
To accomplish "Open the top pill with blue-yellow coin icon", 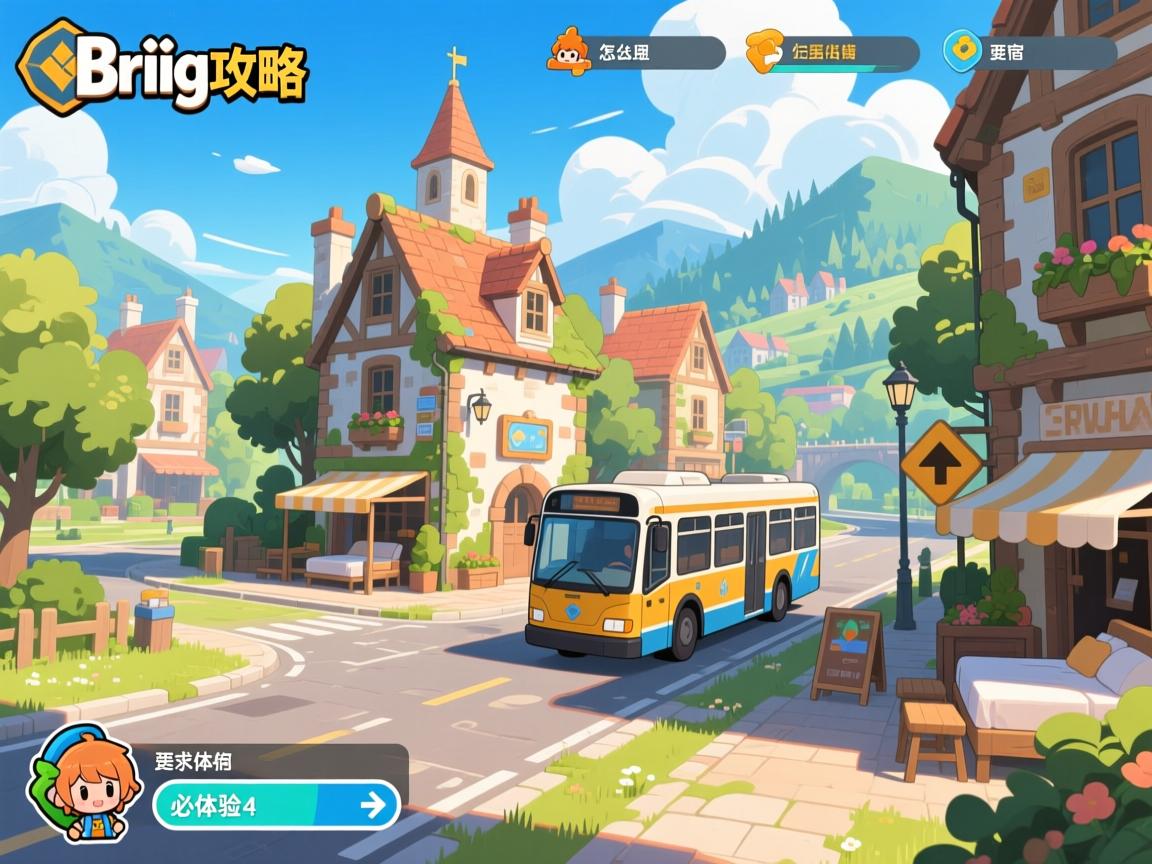I will click(x=1030, y=52).
